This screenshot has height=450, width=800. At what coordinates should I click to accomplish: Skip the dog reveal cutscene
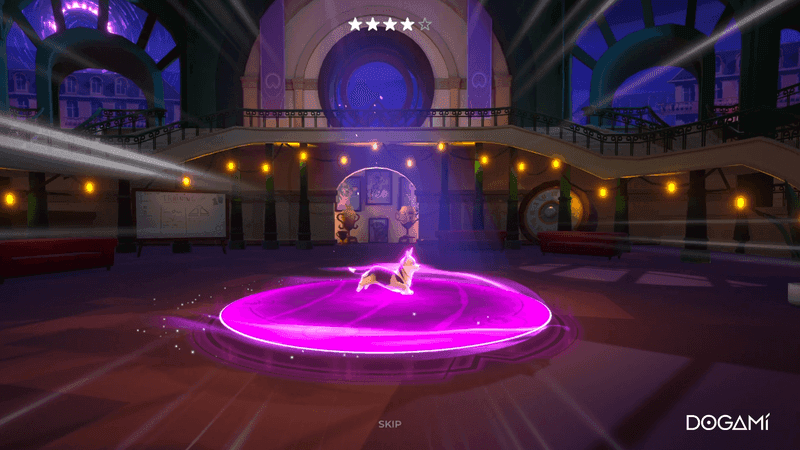pyautogui.click(x=390, y=424)
